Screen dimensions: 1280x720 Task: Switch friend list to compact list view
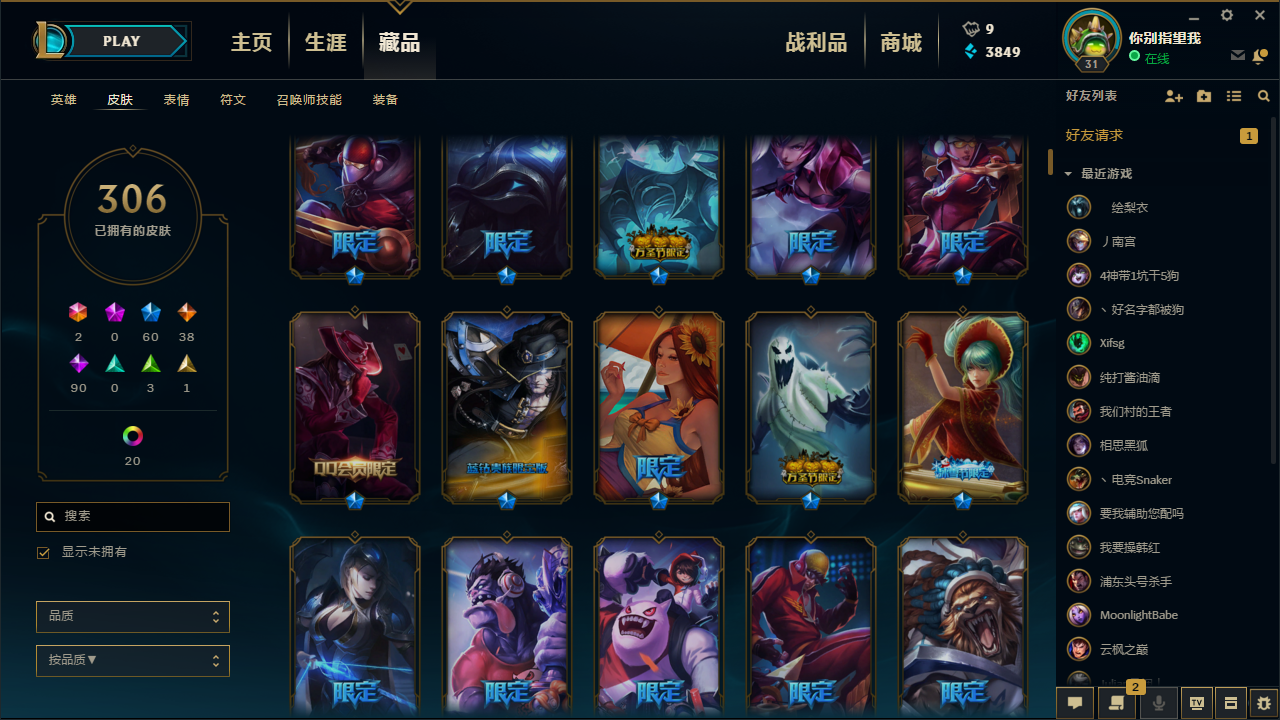[x=1233, y=96]
